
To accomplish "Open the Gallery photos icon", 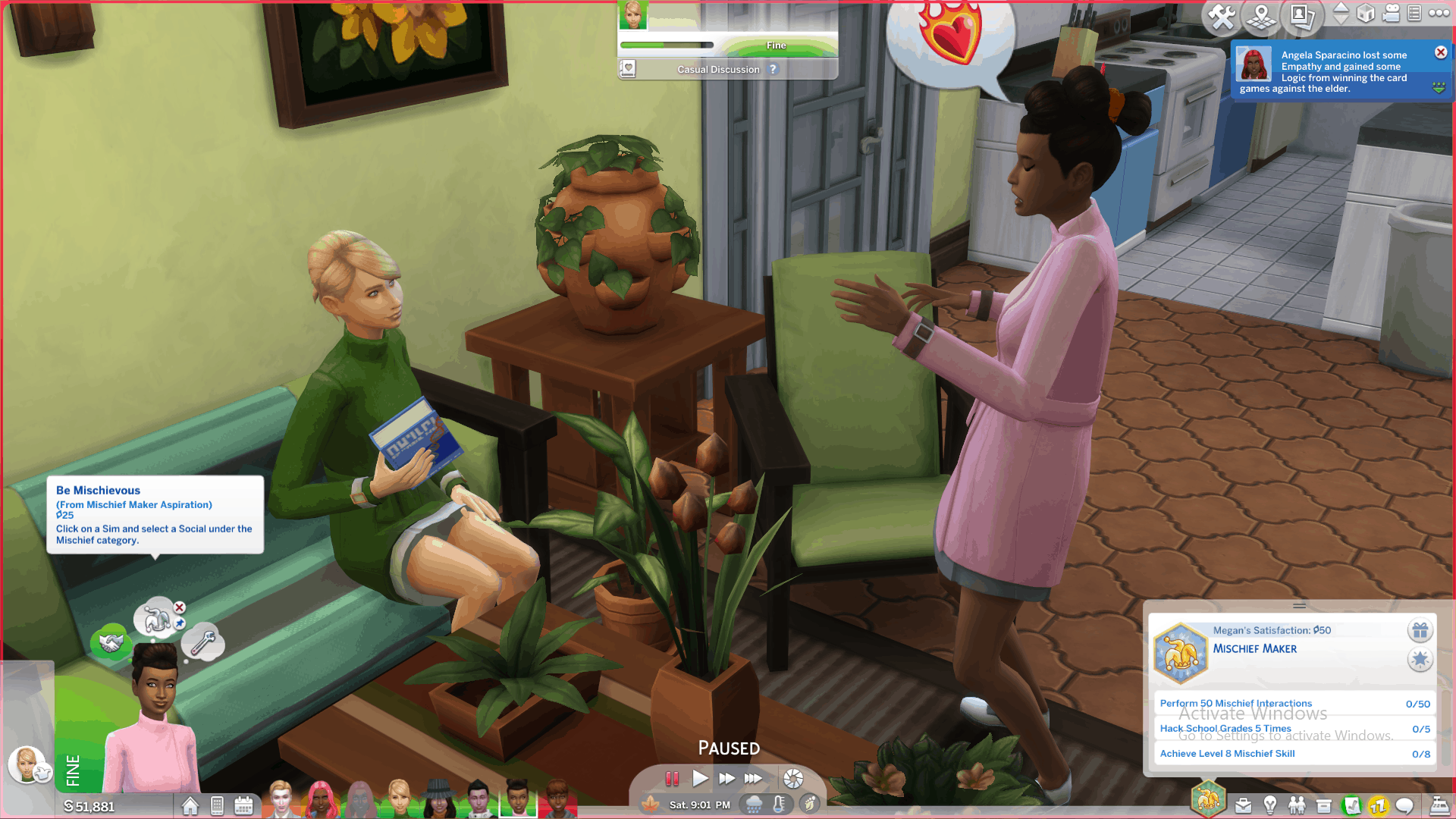I will (1302, 17).
